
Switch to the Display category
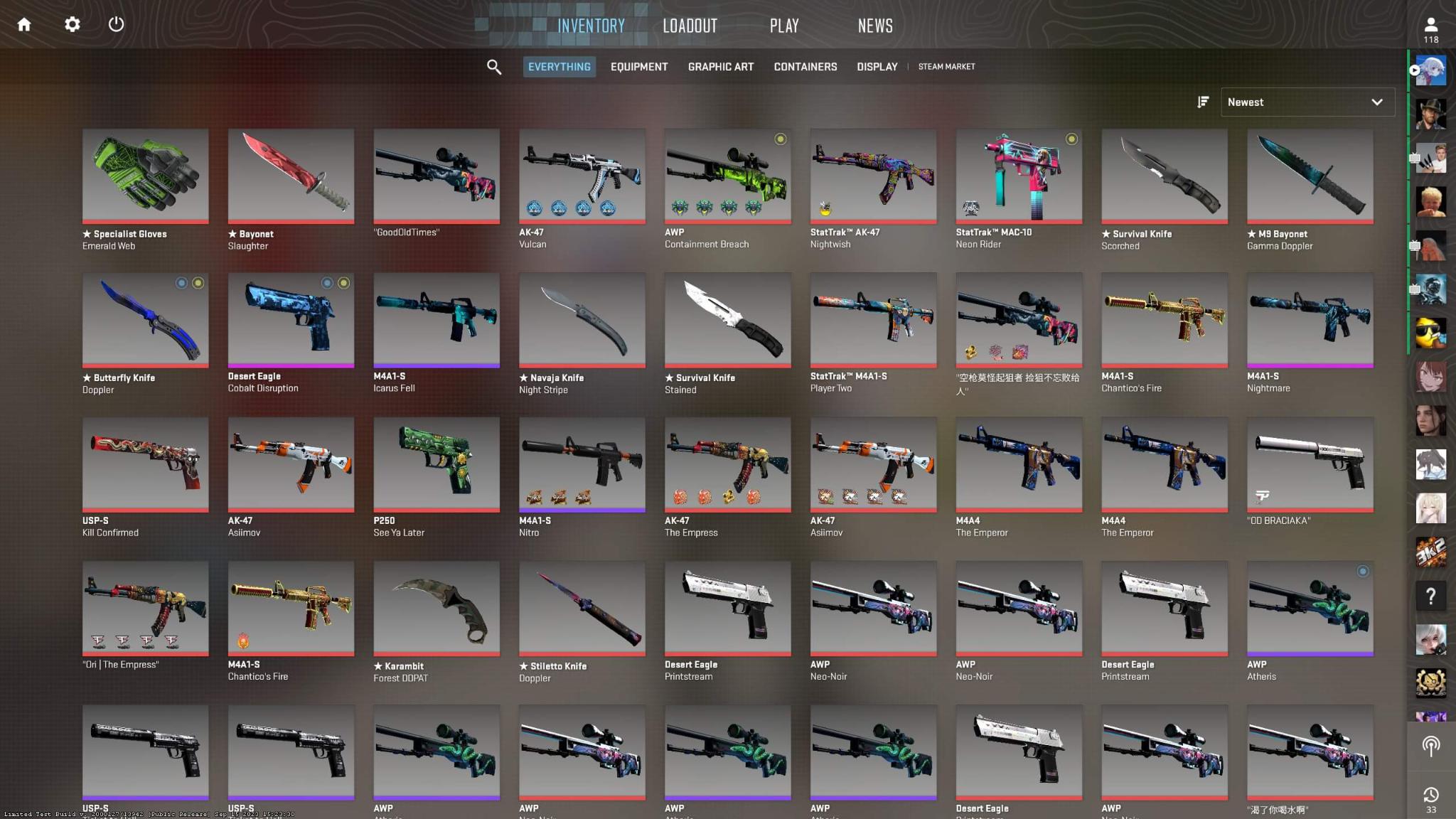click(x=877, y=67)
